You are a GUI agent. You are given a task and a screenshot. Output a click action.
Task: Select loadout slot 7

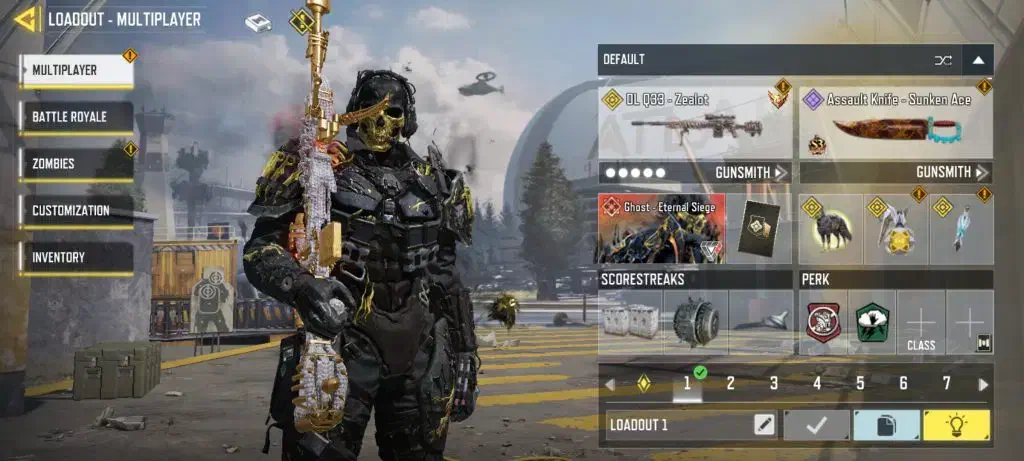tap(946, 383)
